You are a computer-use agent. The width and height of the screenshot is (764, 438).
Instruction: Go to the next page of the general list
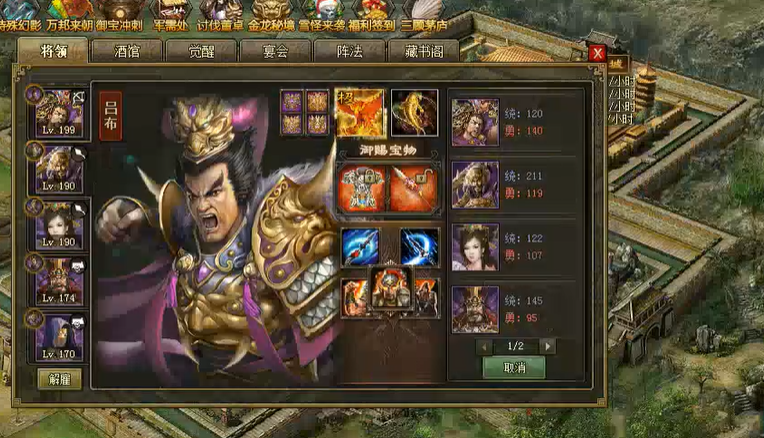(x=547, y=345)
